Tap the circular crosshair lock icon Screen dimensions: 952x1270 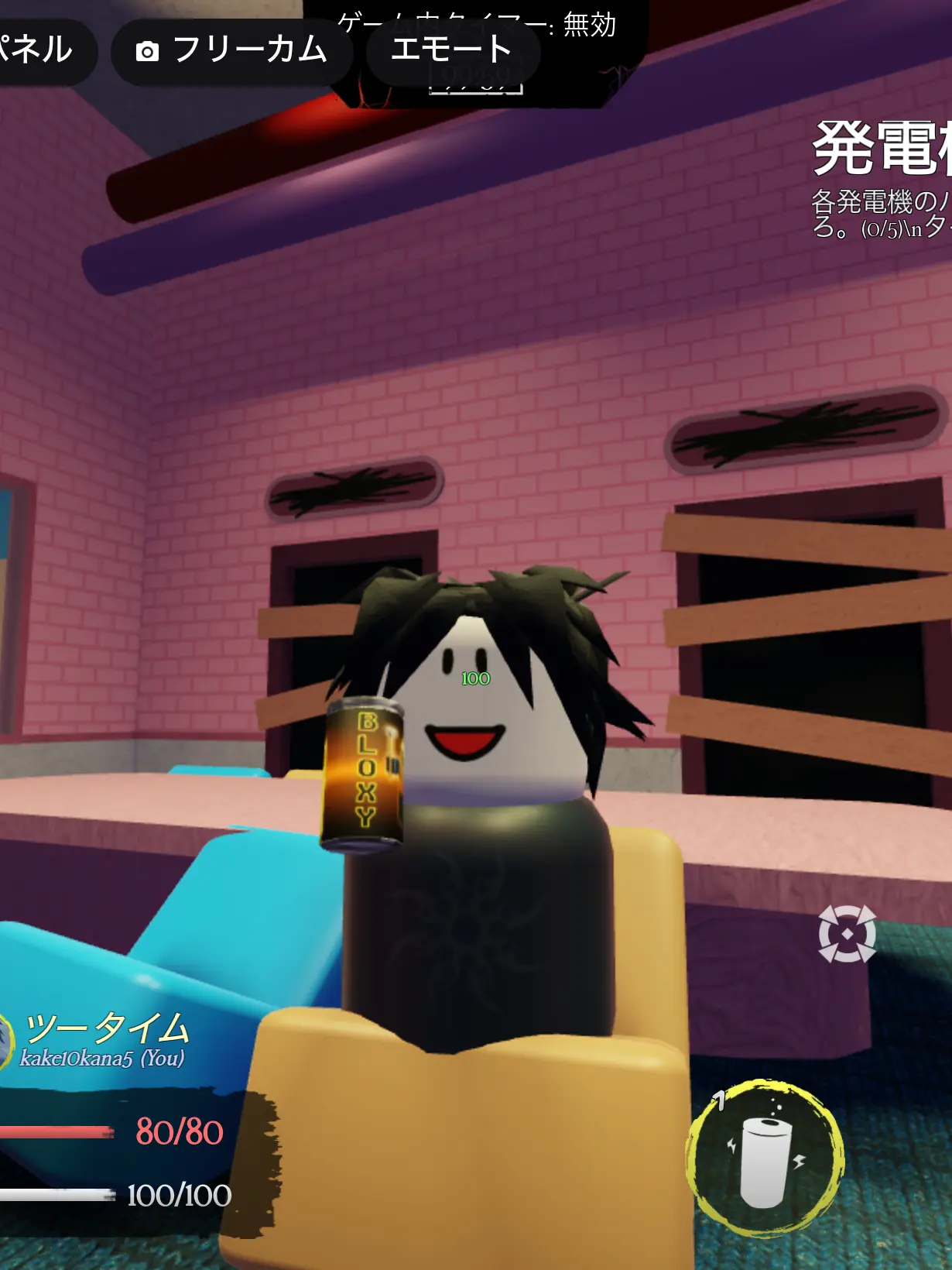[x=847, y=934]
